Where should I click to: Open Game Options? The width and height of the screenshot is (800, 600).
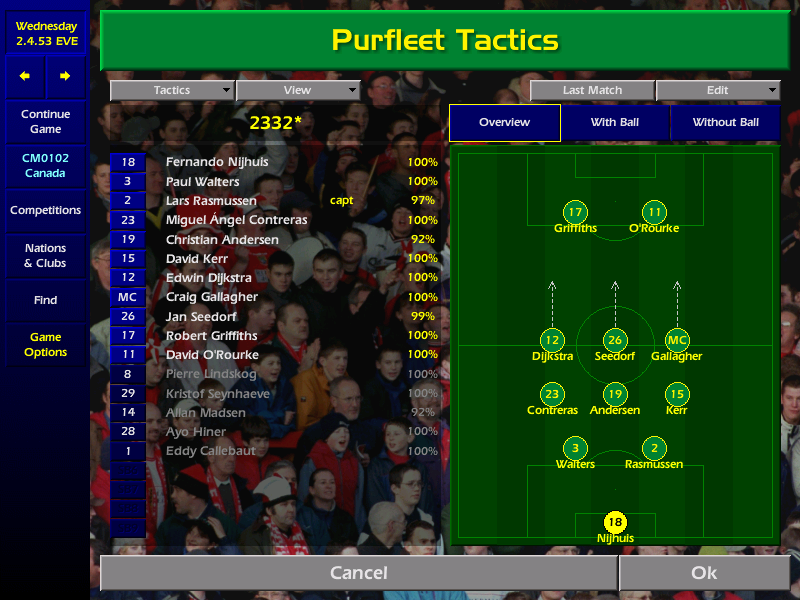[x=45, y=345]
